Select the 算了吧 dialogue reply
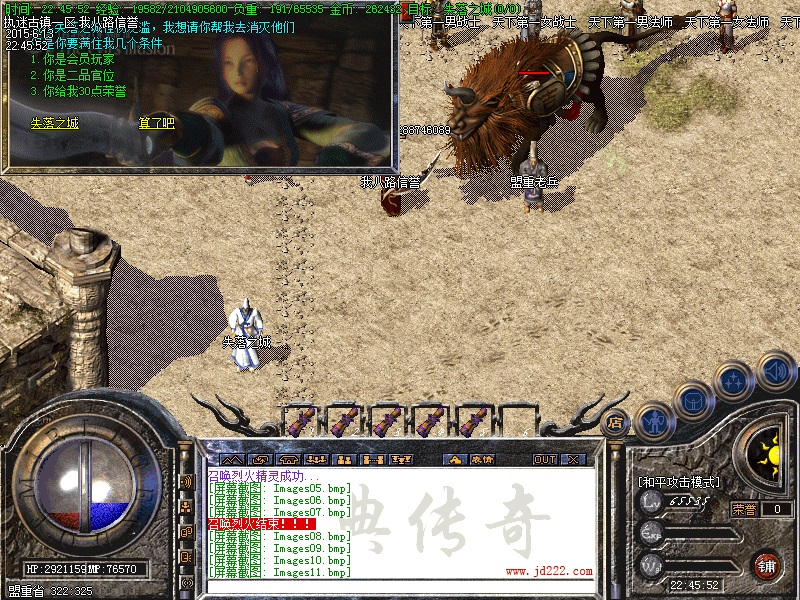This screenshot has width=800, height=600. [x=156, y=124]
